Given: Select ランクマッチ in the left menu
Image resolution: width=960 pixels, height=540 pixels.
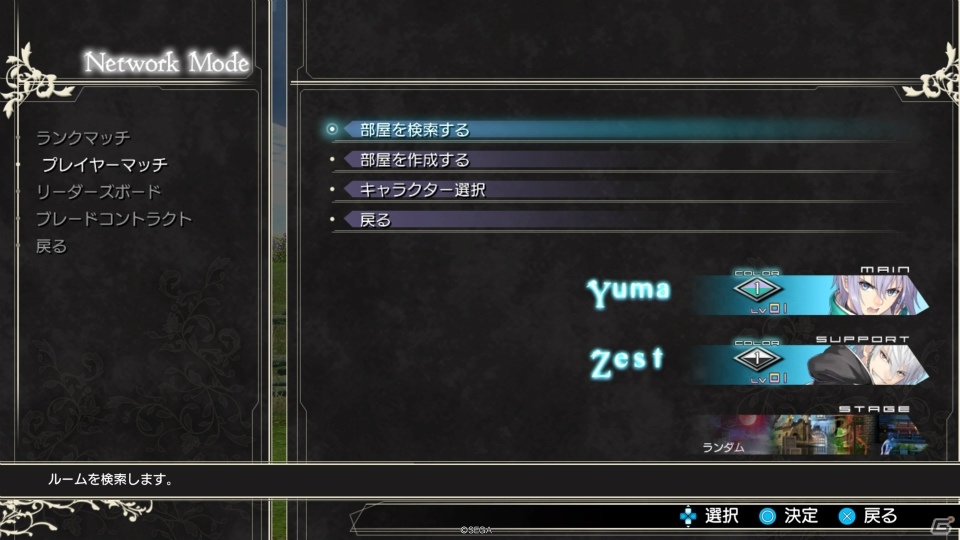Looking at the screenshot, I should [83, 138].
